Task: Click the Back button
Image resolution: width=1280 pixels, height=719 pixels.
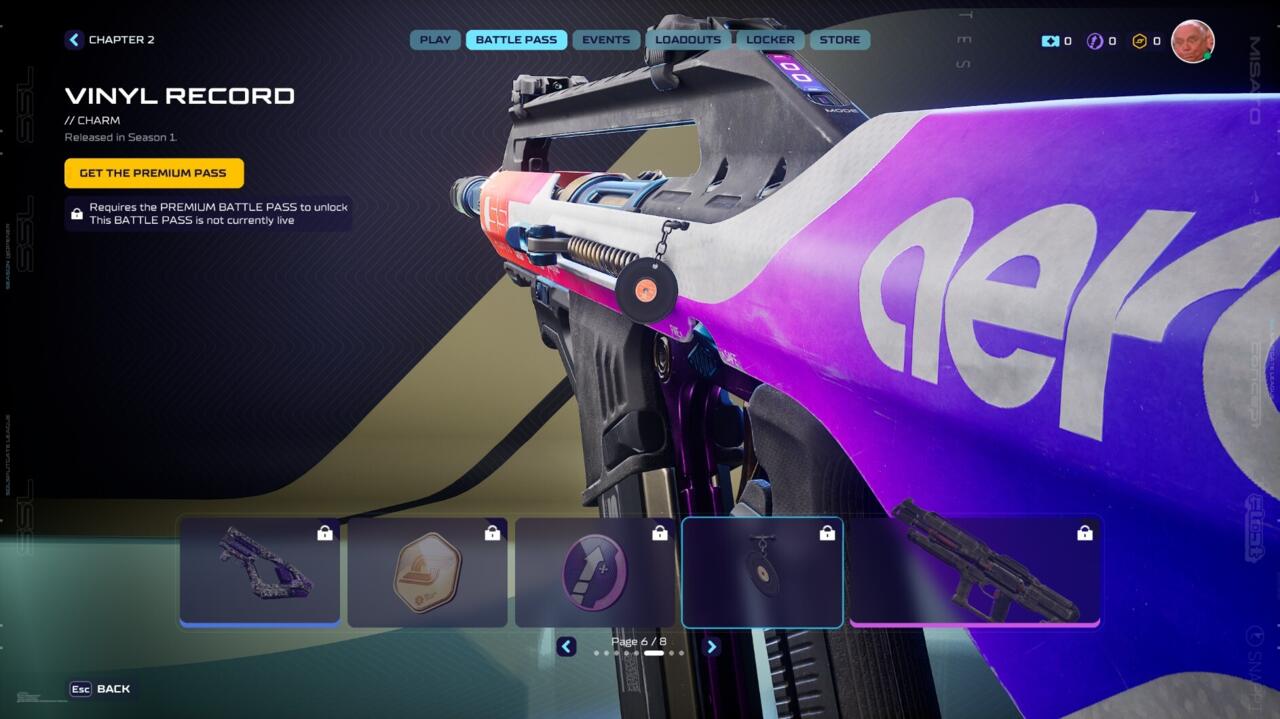Action: tap(100, 689)
